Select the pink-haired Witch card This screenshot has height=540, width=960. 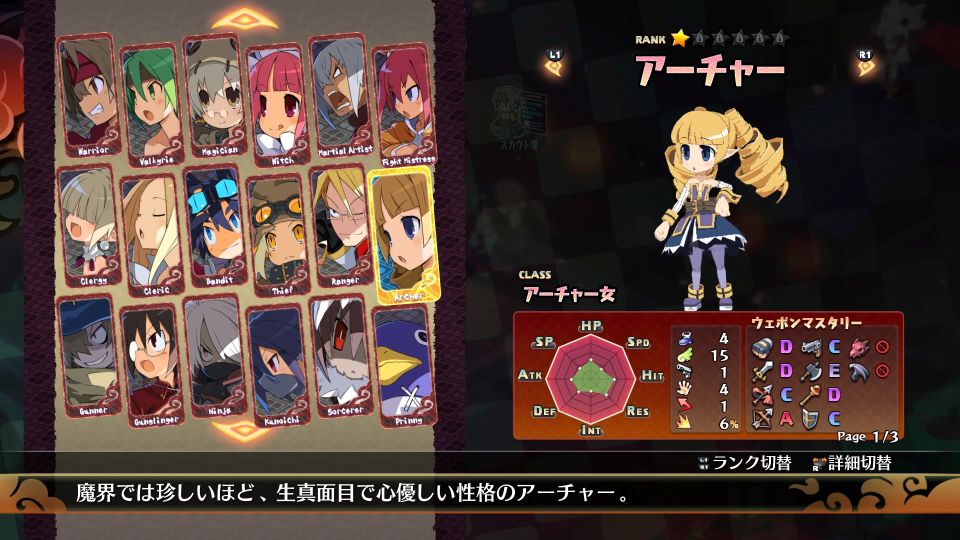pyautogui.click(x=276, y=100)
